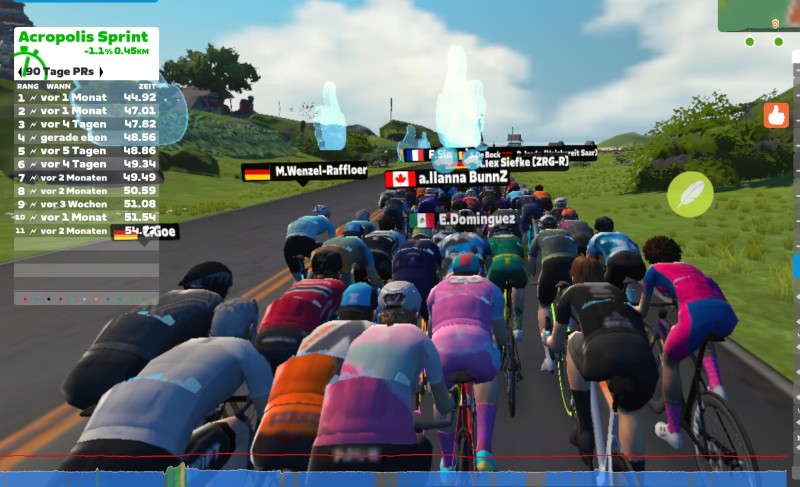800x487 pixels.
Task: Open the minimap in the corner
Action: click(760, 16)
